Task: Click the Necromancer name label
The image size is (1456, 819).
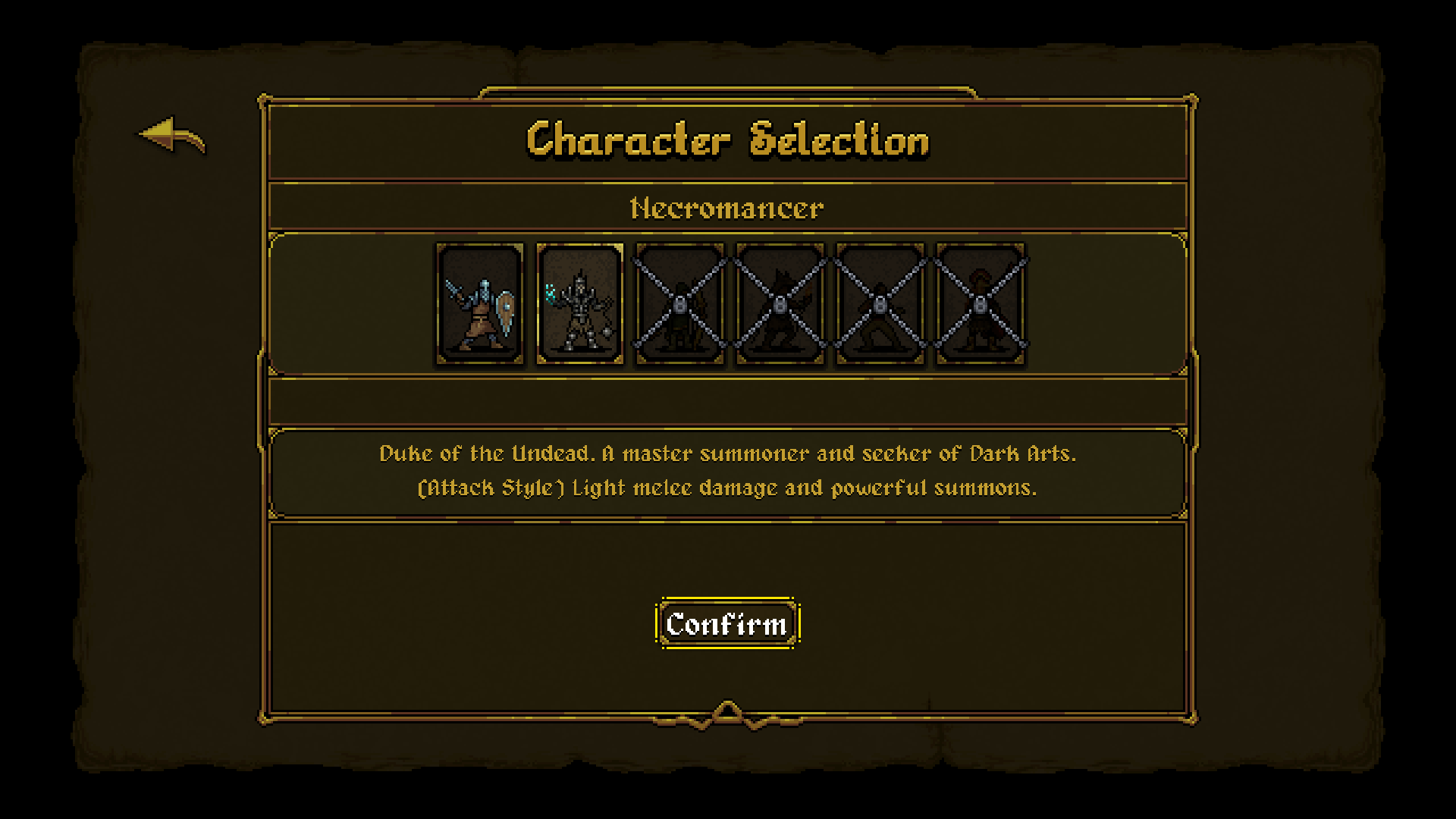Action: tap(727, 207)
